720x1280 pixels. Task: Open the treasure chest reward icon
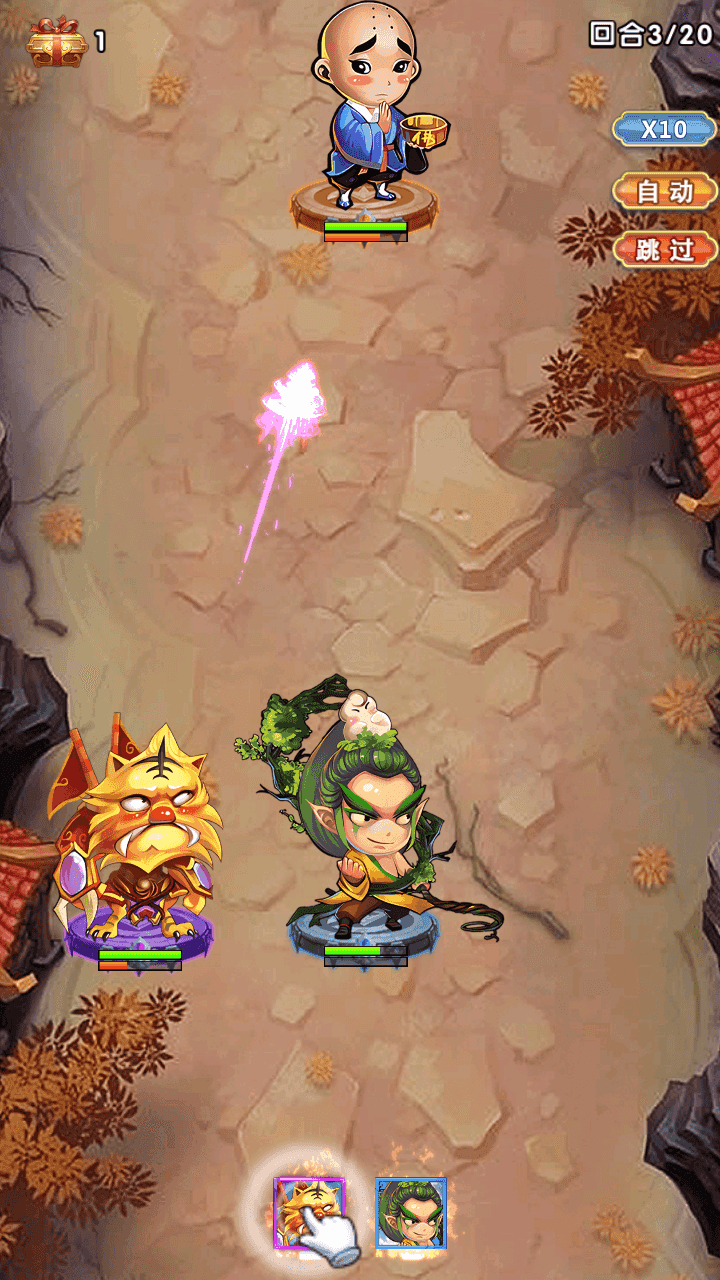pos(57,42)
